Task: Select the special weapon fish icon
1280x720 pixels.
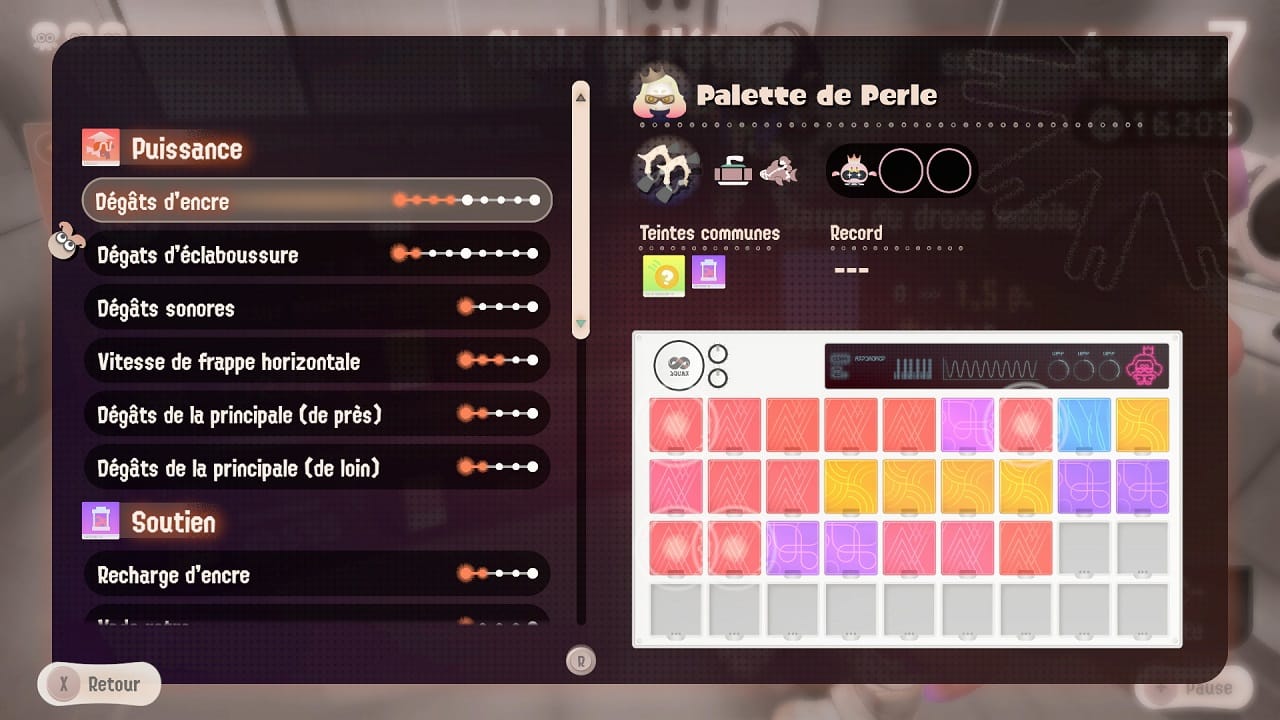Action: pyautogui.click(x=780, y=170)
